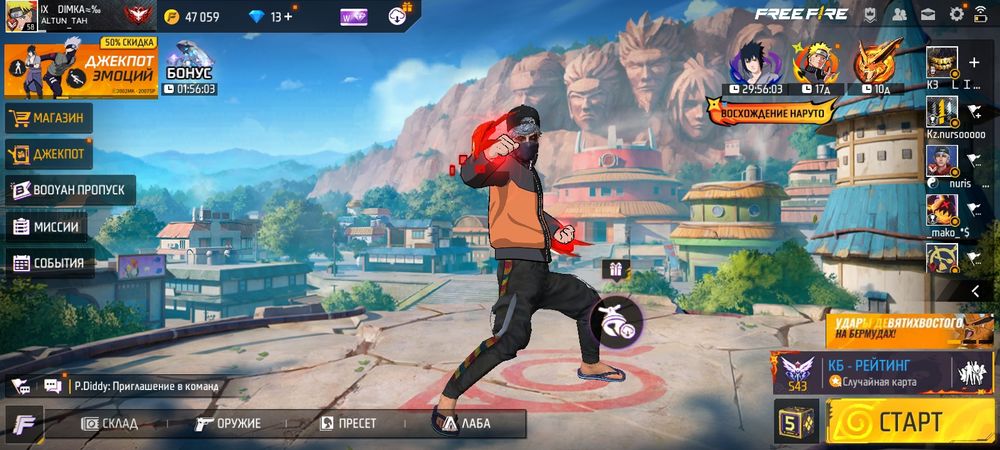The width and height of the screenshot is (1000, 450).
Task: Add diamonds with the plus button
Action: tap(289, 16)
